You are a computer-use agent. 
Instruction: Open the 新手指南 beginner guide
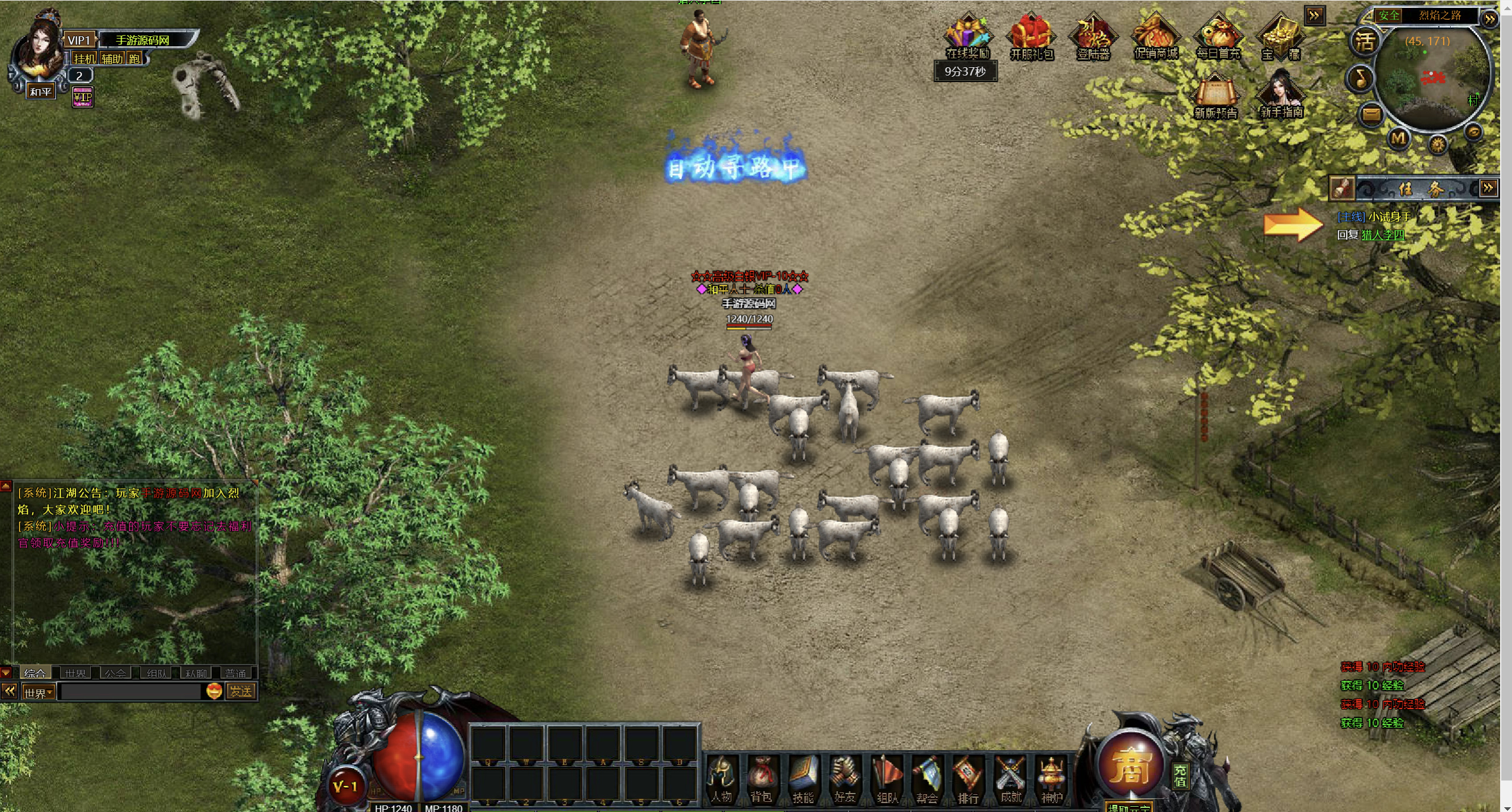pos(1281,95)
